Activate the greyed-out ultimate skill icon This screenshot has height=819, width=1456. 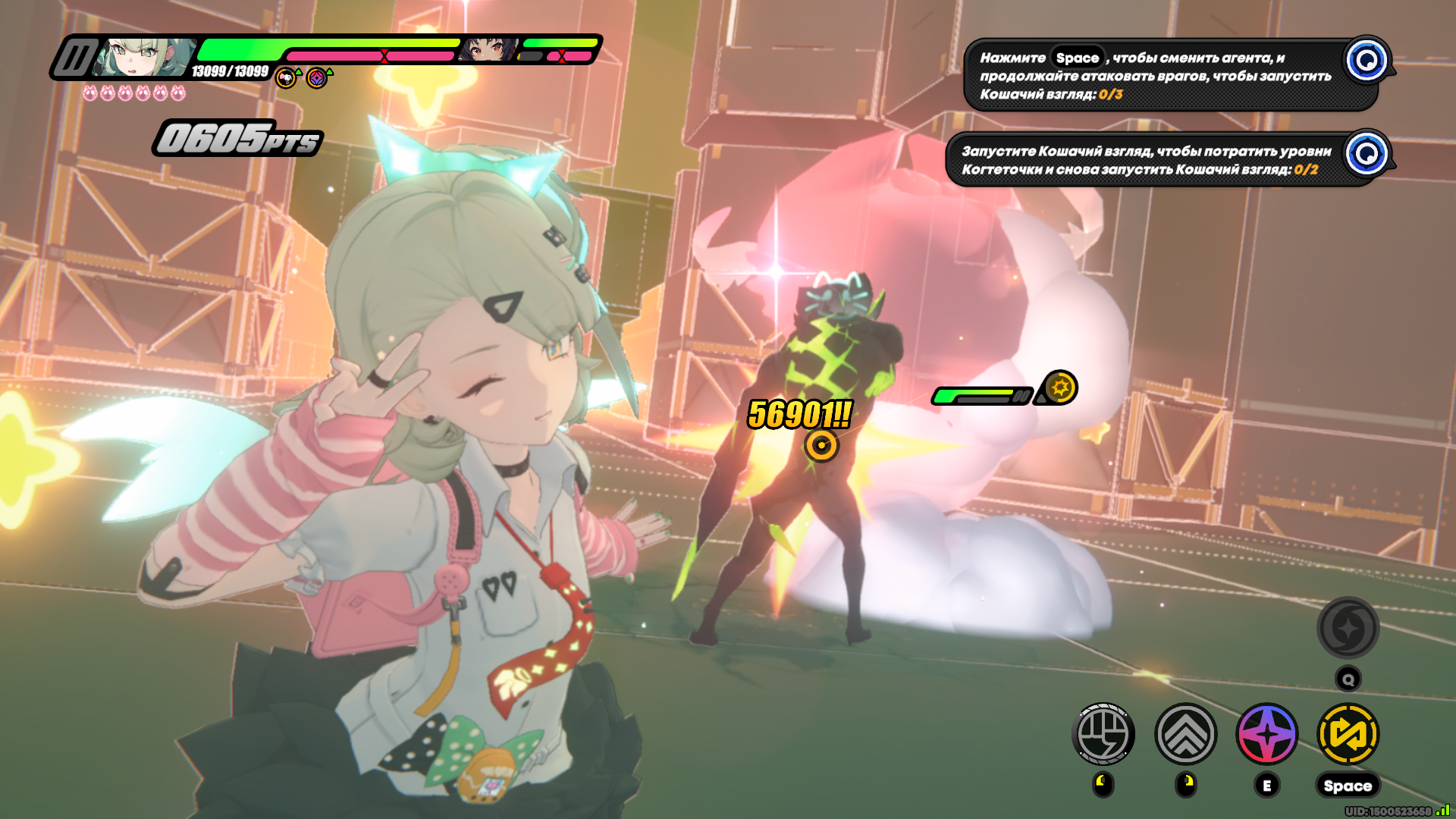(1348, 628)
